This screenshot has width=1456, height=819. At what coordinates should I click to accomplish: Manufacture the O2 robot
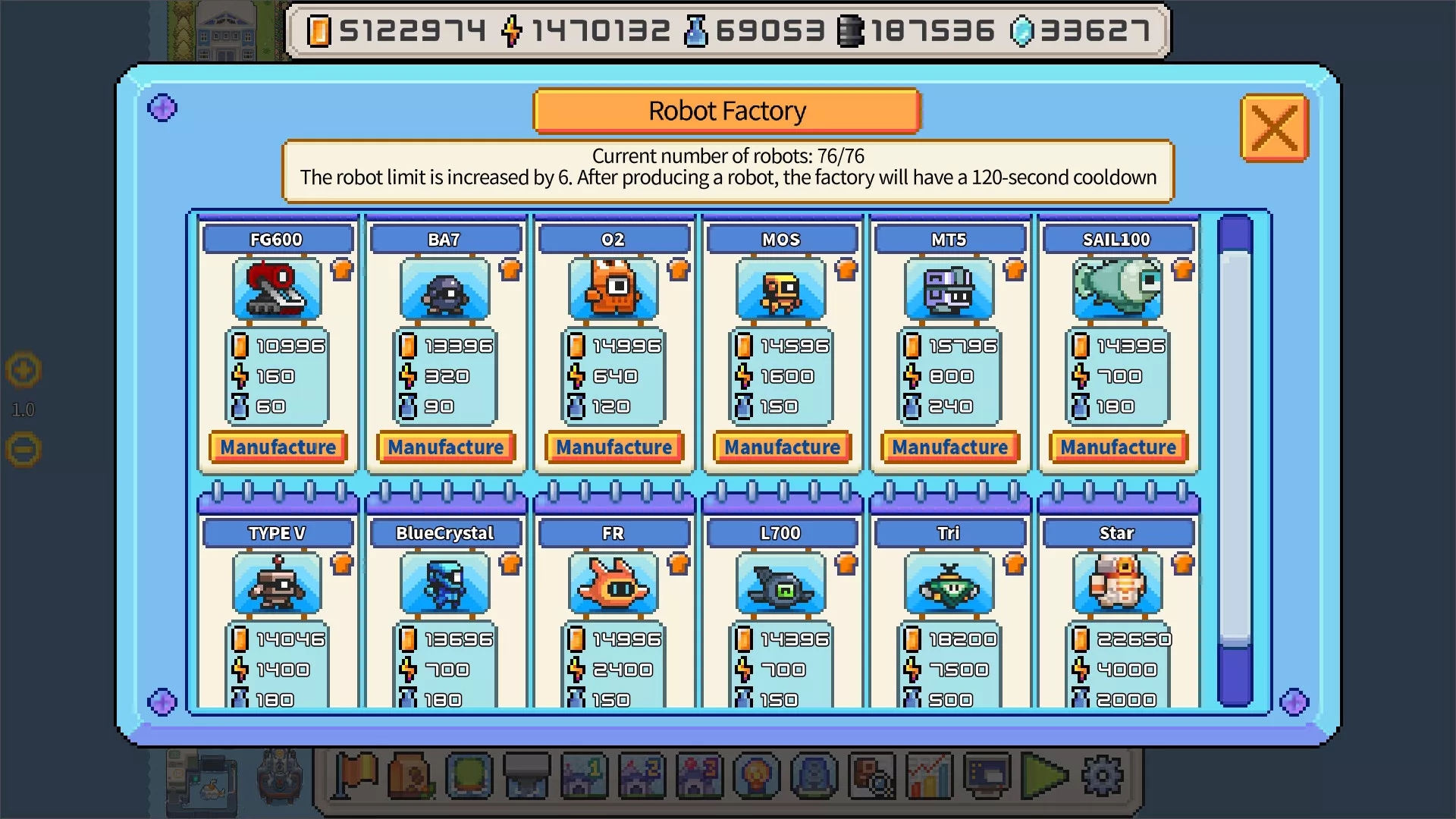point(613,447)
